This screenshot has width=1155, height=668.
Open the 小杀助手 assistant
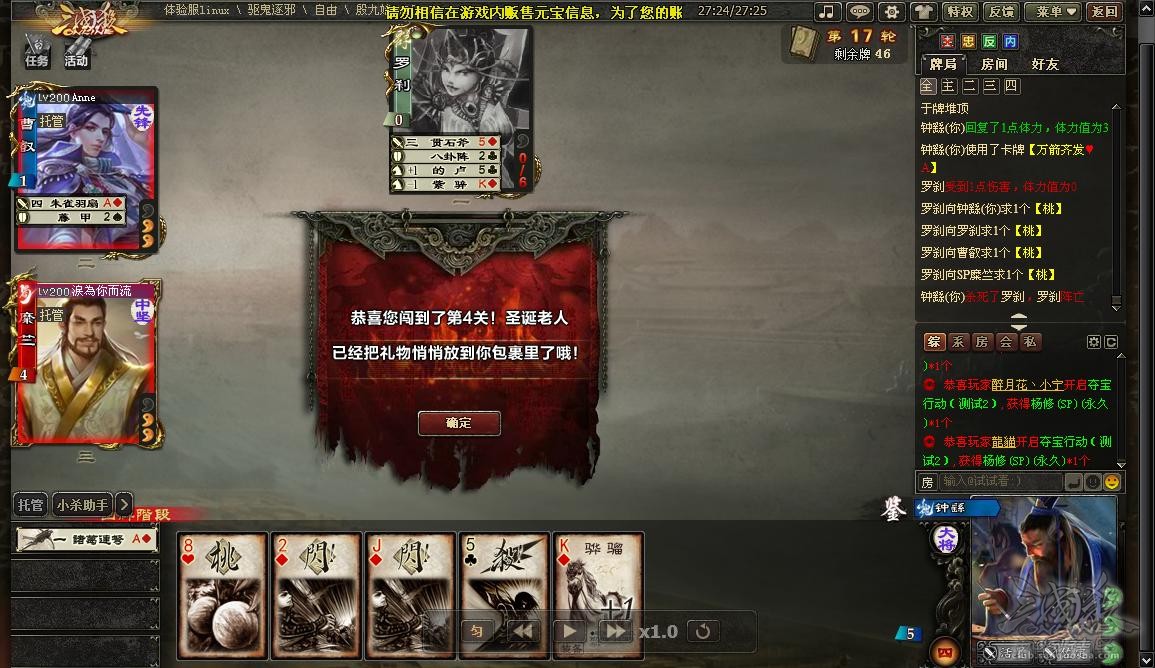[82, 505]
